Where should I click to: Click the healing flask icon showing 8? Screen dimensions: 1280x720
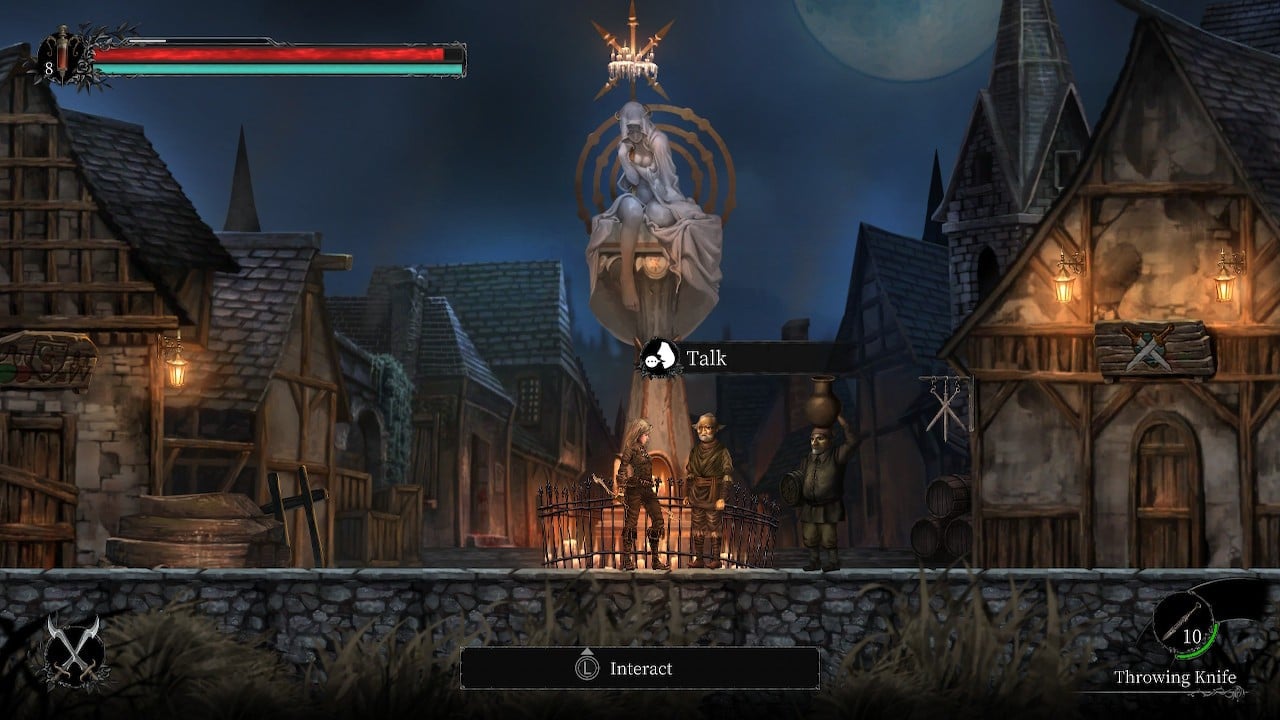59,58
